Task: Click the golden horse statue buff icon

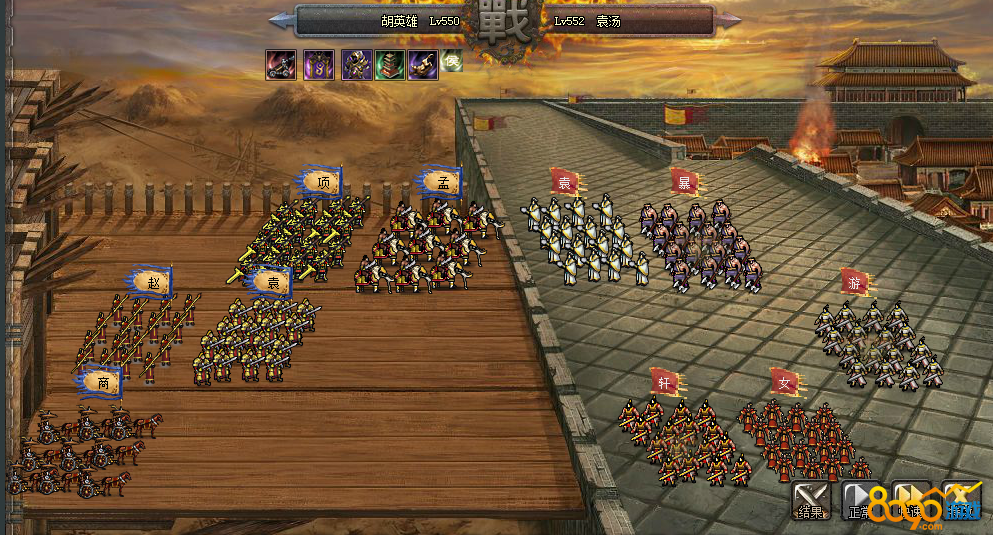Action: point(423,65)
